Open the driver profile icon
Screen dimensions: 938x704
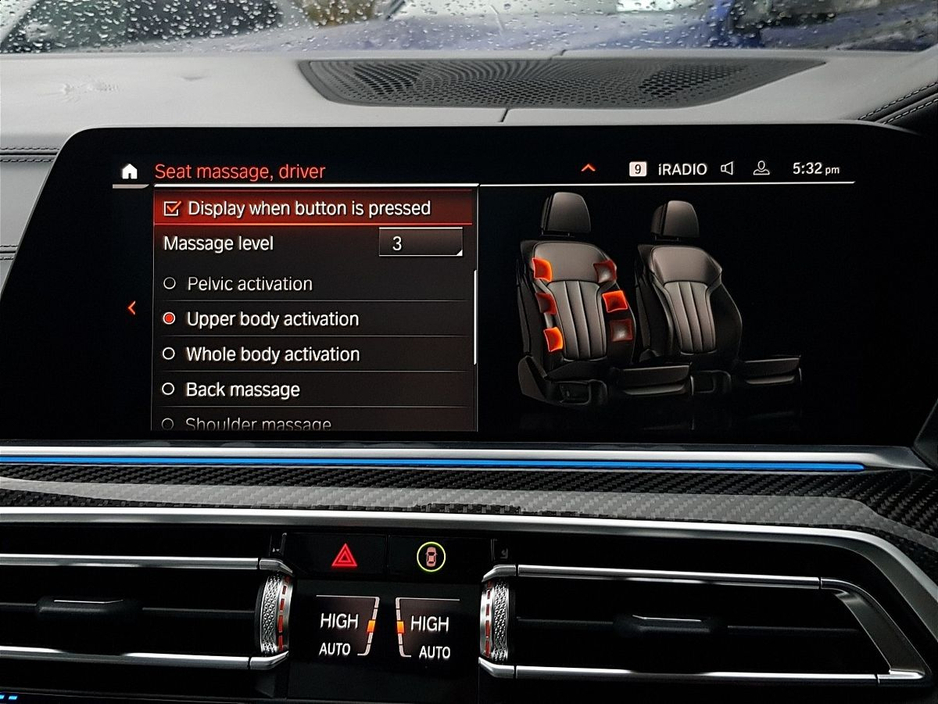coord(761,169)
